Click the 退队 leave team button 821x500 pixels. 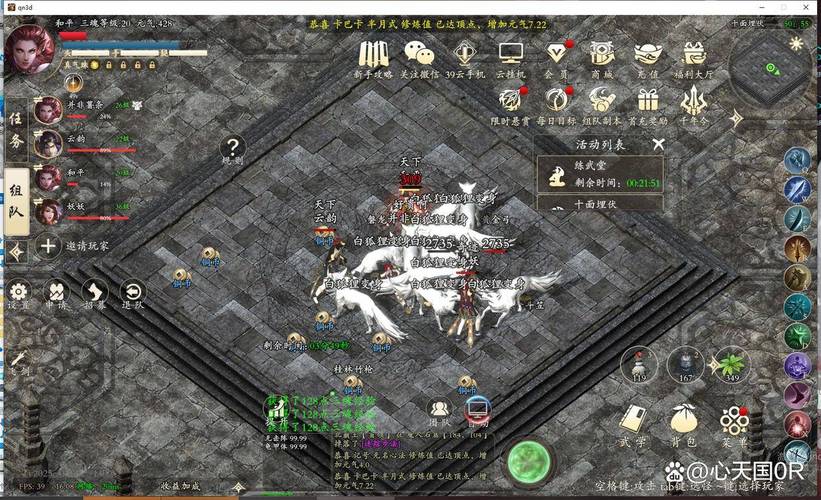coord(132,292)
